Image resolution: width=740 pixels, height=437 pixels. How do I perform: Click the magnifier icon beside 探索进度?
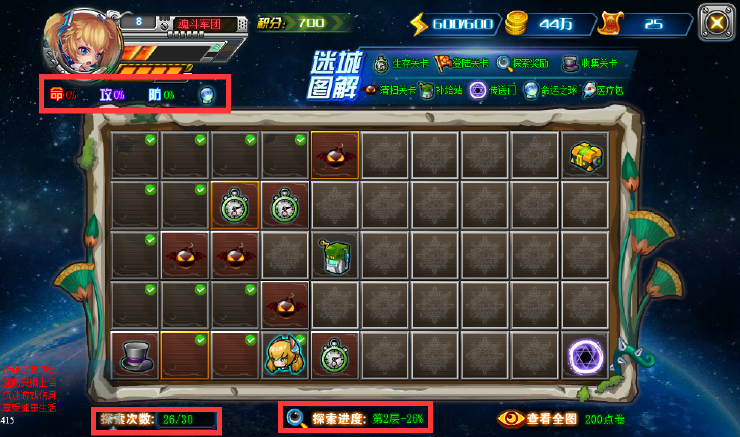(296, 418)
